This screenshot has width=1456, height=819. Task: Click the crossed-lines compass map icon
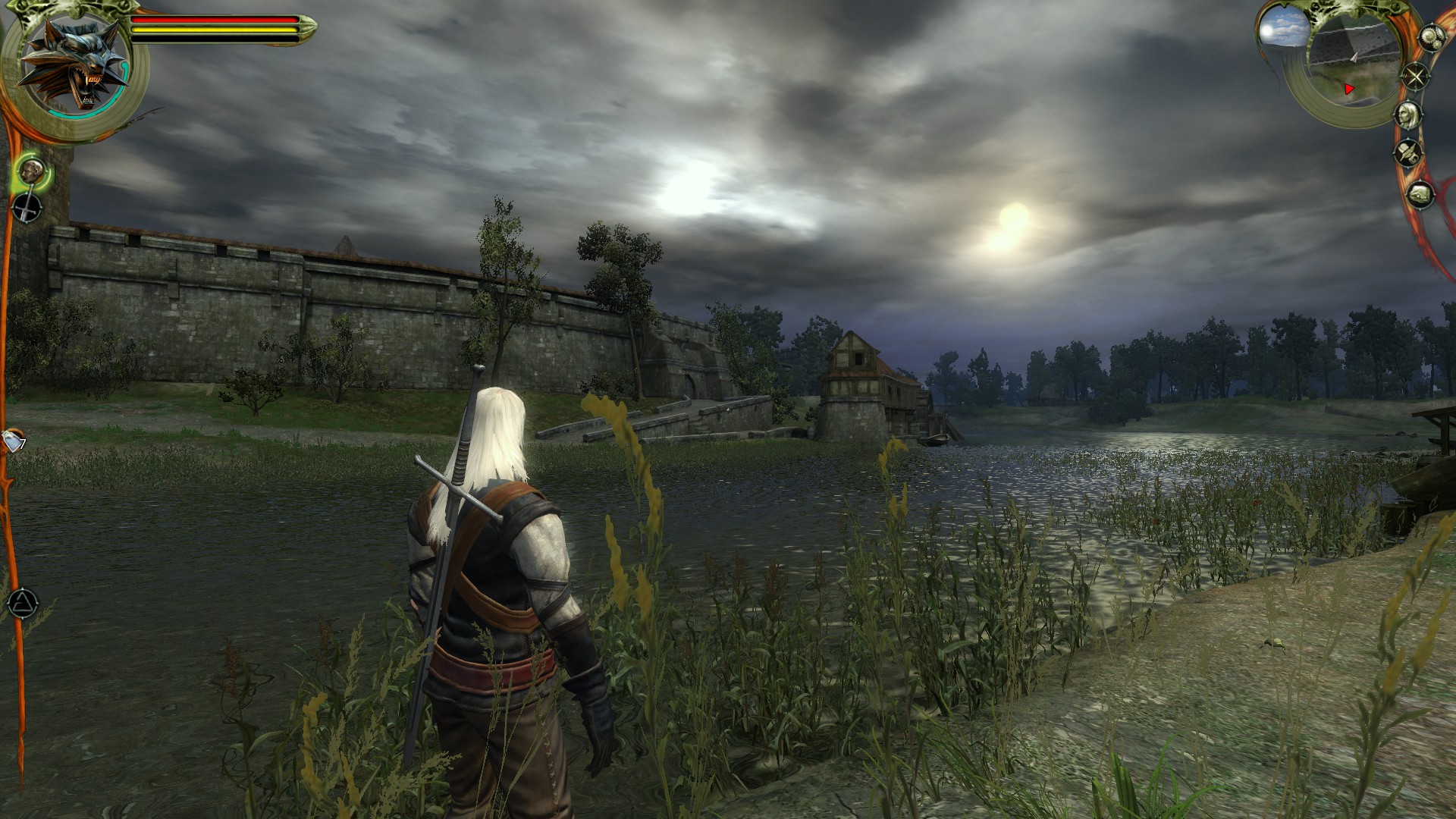[1415, 77]
